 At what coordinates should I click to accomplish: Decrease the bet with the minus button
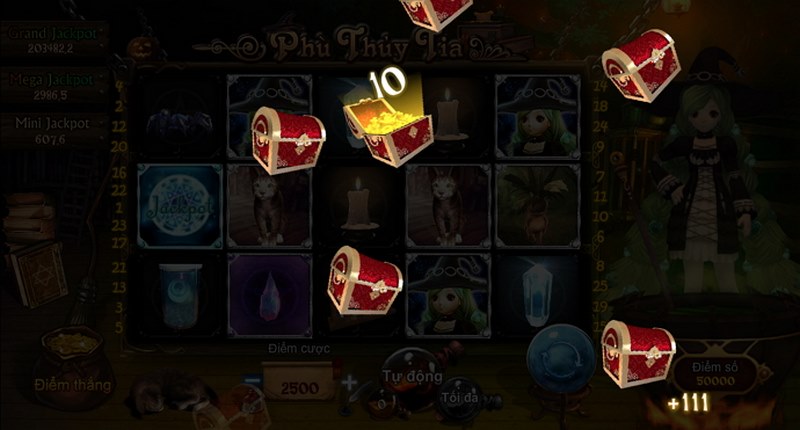point(253,382)
